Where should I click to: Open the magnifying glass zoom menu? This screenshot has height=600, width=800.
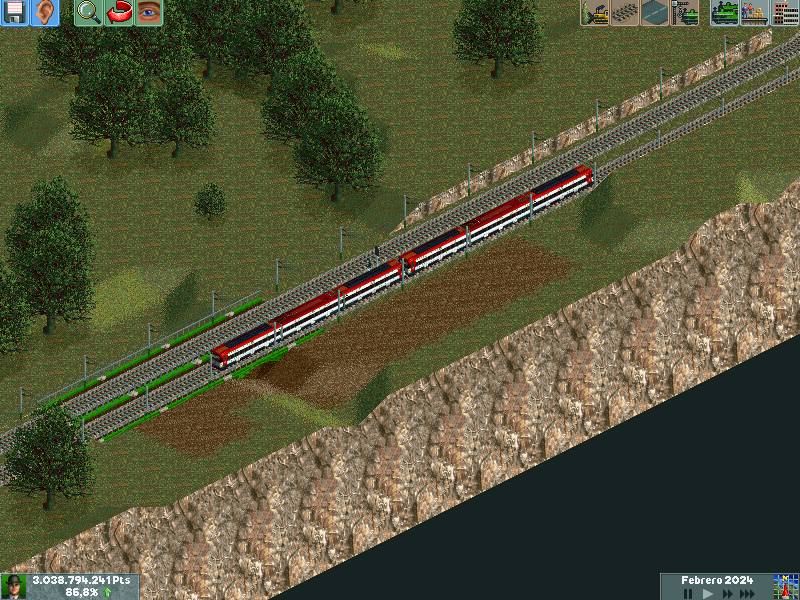[x=89, y=13]
